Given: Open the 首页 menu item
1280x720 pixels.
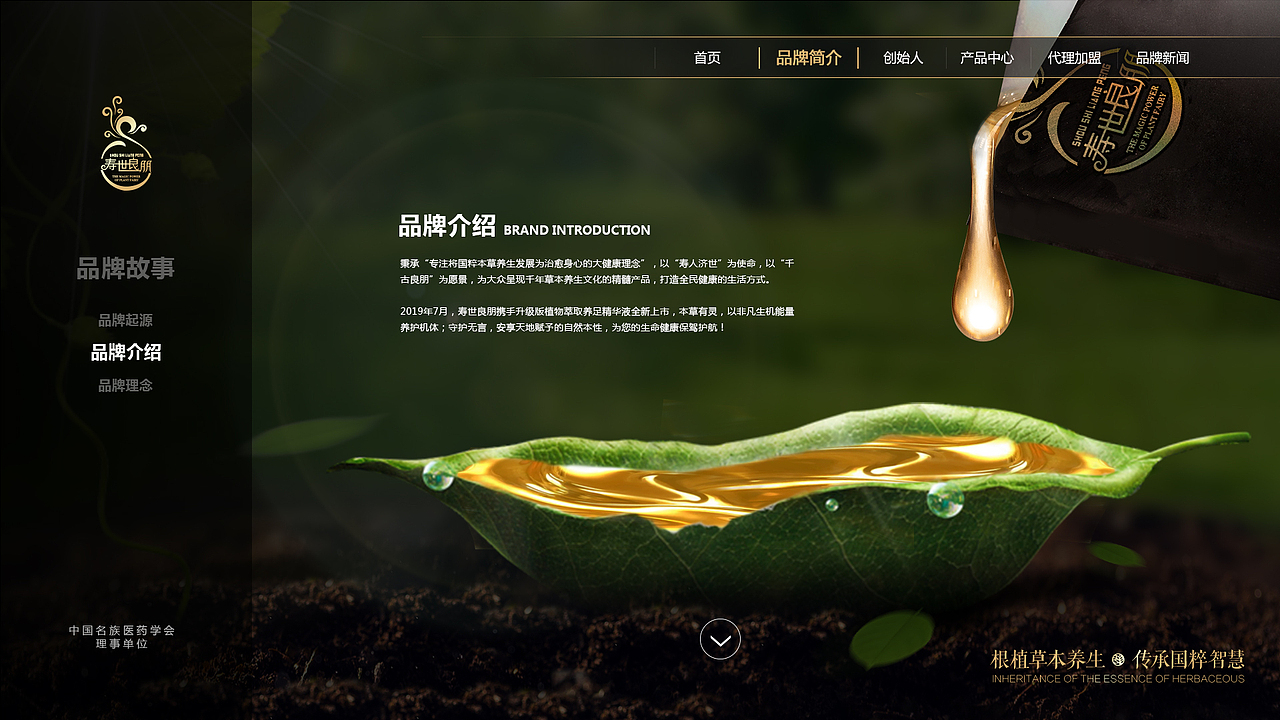Looking at the screenshot, I should point(707,58).
